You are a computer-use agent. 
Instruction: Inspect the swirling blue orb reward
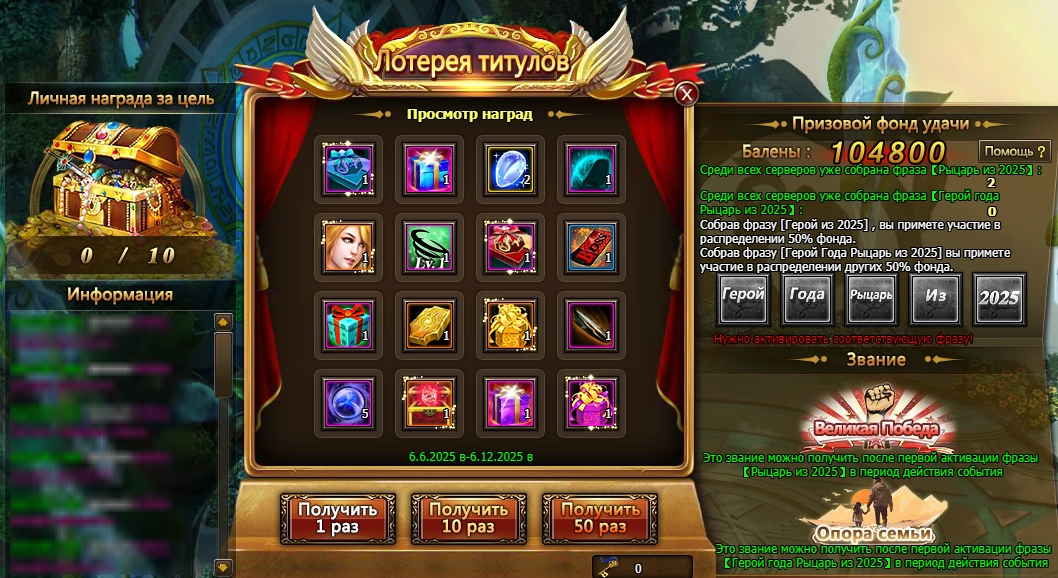(348, 400)
